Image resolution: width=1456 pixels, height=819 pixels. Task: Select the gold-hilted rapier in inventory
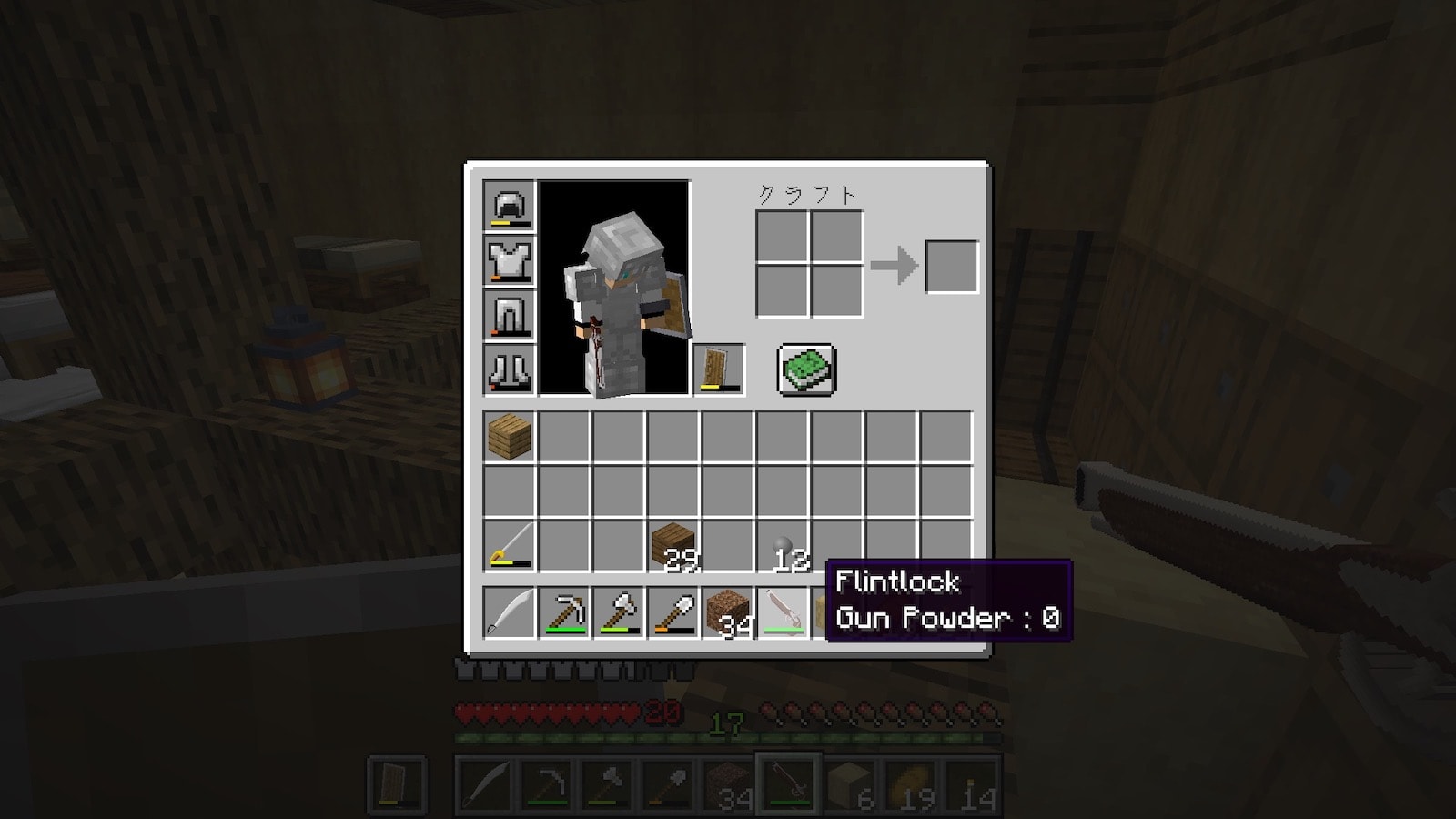[x=510, y=546]
